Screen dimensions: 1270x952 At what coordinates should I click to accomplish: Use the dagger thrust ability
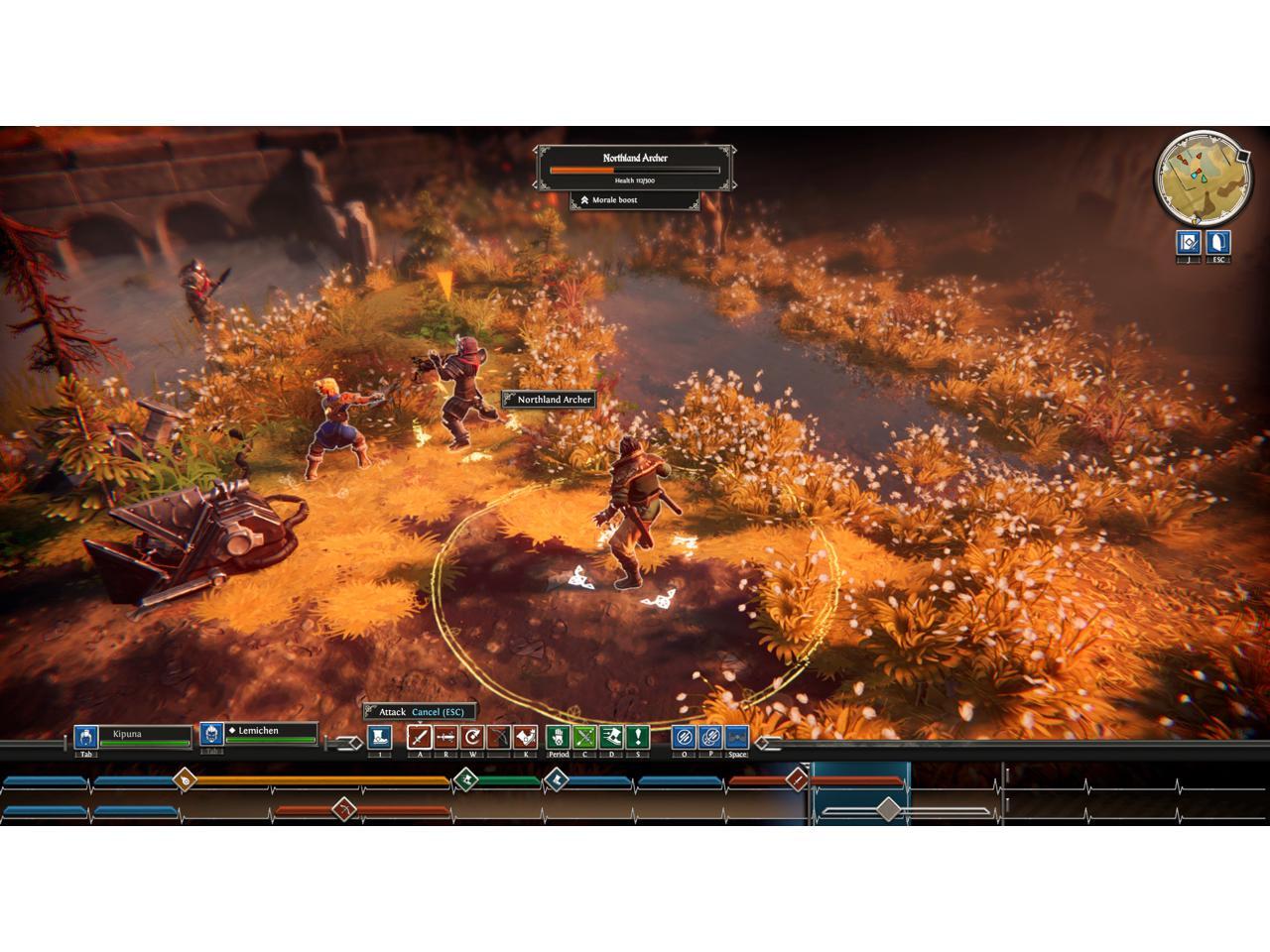click(446, 737)
